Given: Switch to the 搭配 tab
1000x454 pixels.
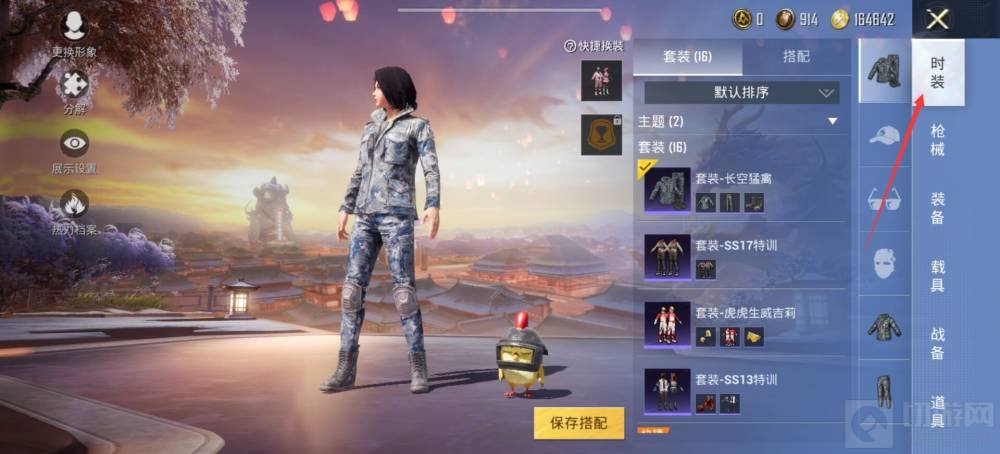Looking at the screenshot, I should [x=795, y=57].
